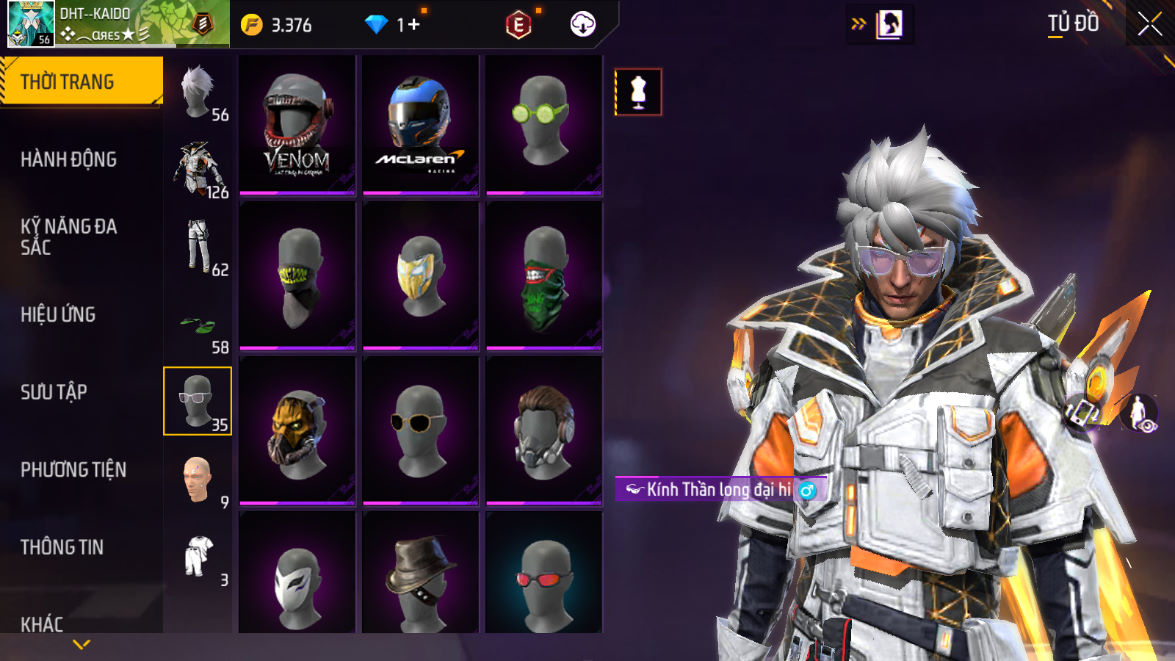Open the pants category with 62 items

click(198, 246)
